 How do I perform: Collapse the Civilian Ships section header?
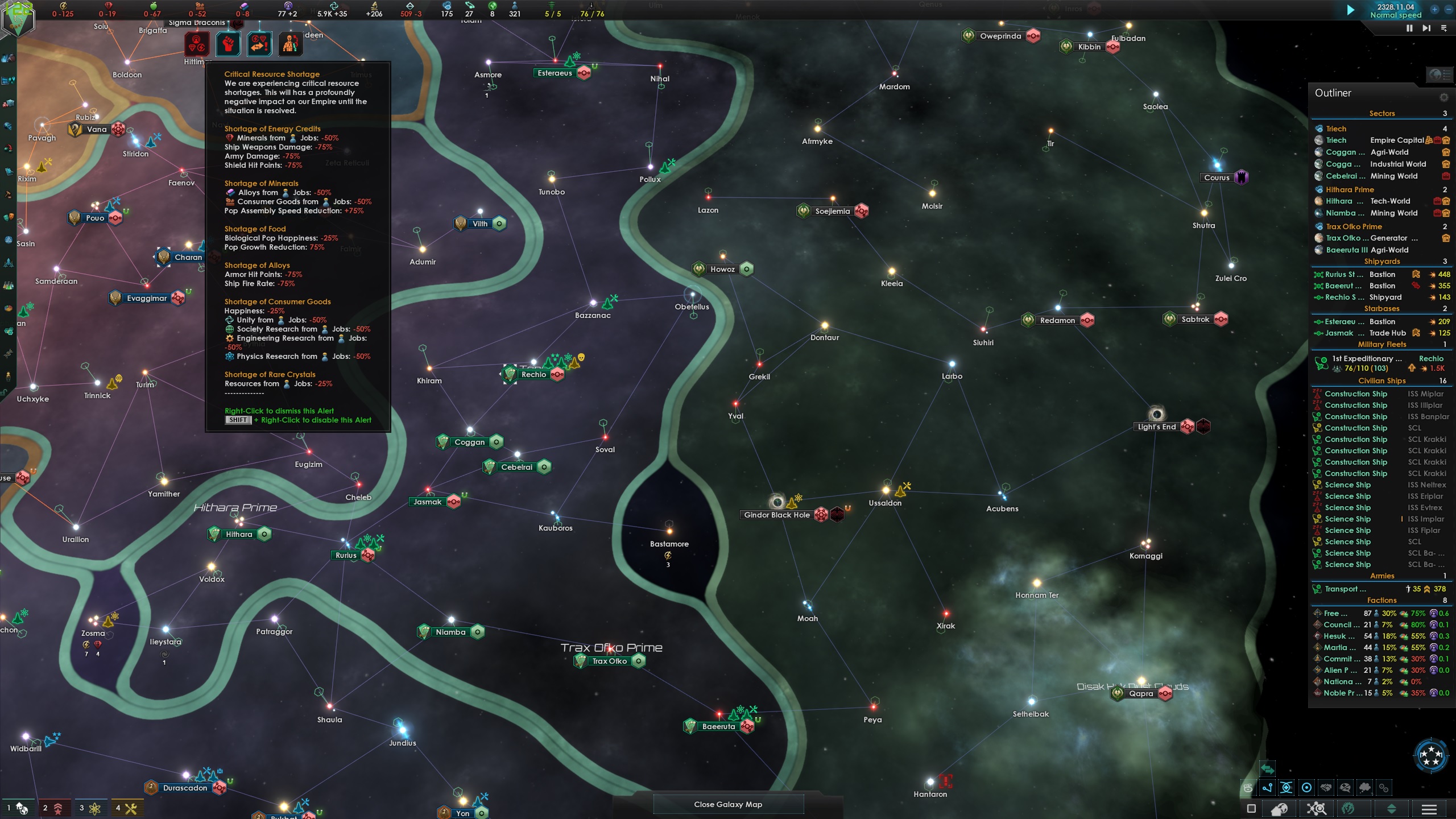pos(1381,380)
